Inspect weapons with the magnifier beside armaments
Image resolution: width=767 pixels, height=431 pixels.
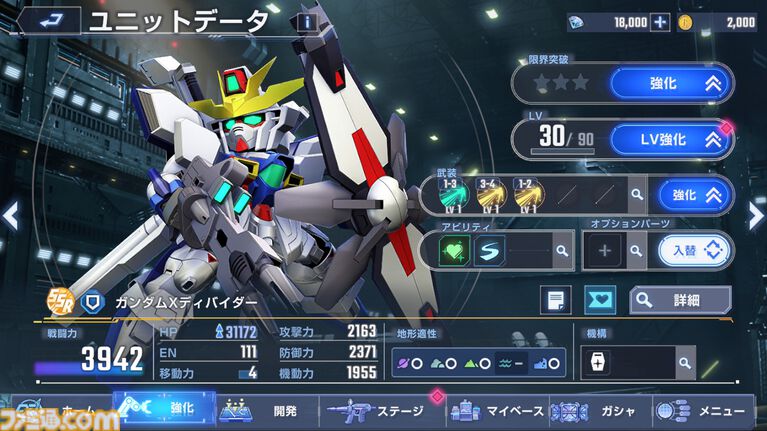click(x=637, y=195)
